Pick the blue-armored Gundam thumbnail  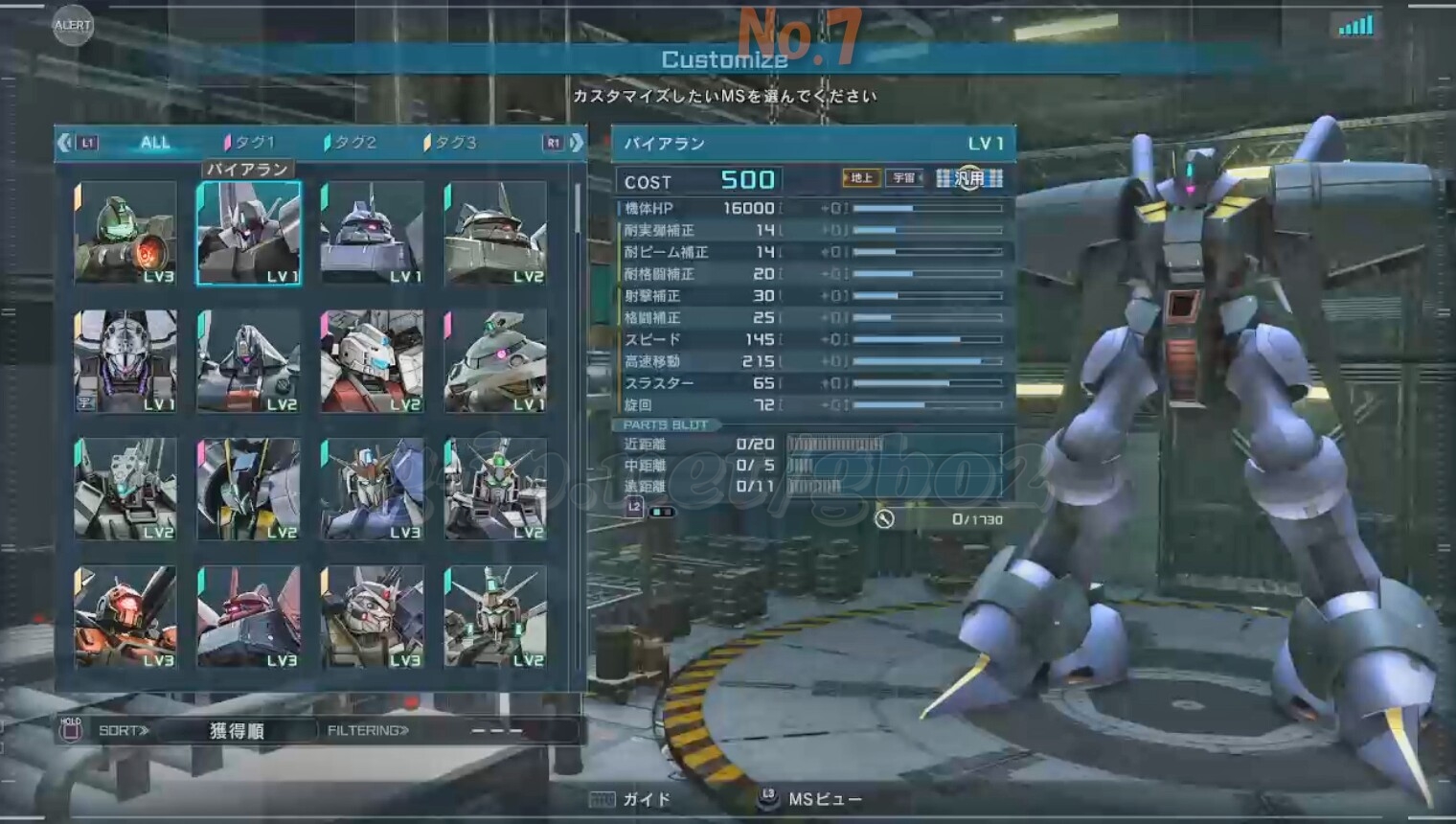click(x=372, y=489)
